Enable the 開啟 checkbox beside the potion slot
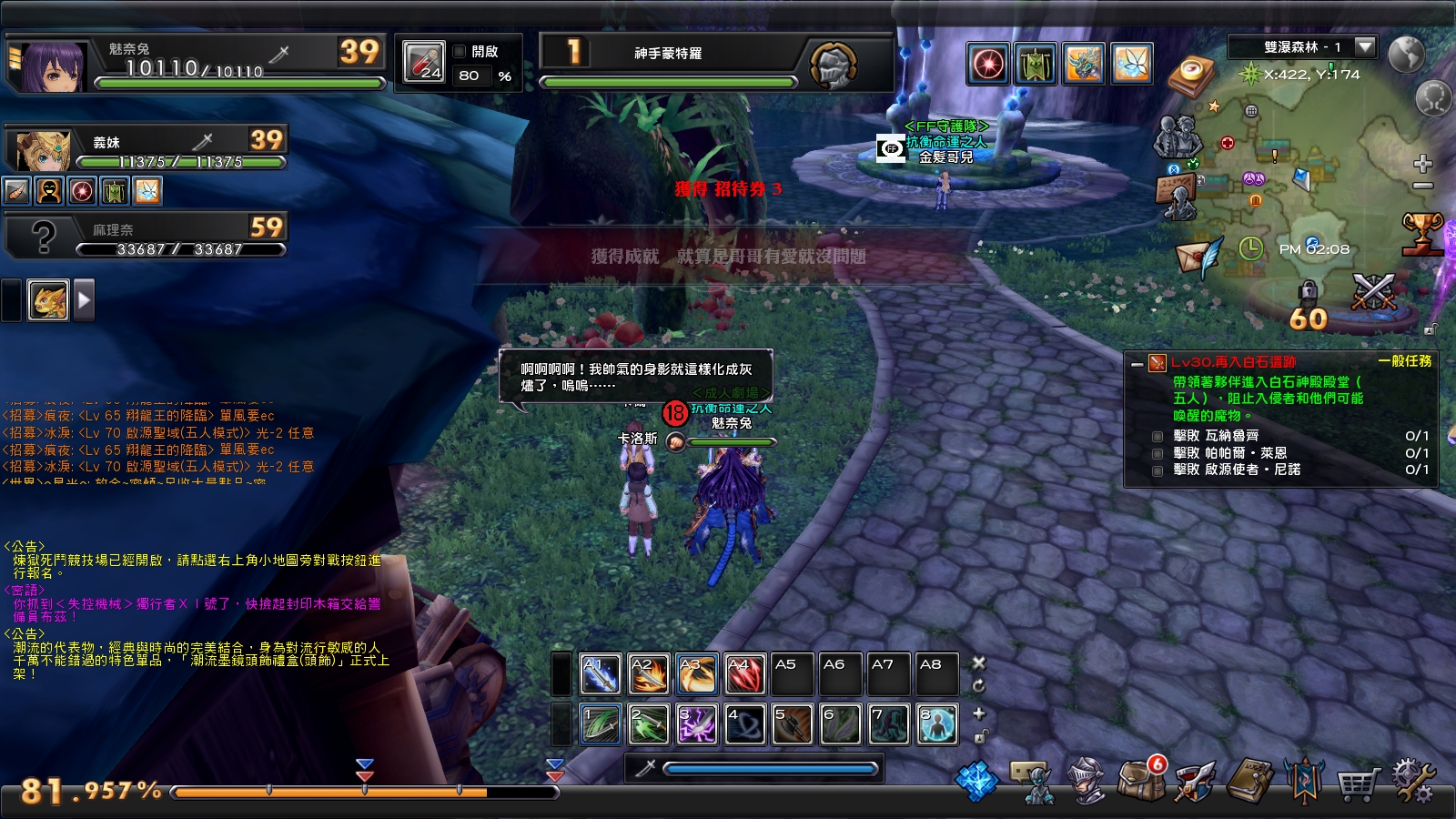The height and width of the screenshot is (819, 1456). click(x=459, y=52)
